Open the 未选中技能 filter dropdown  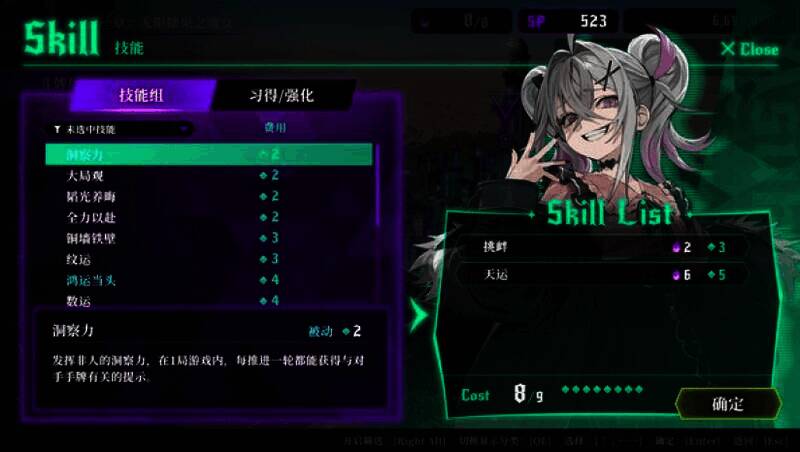pos(120,129)
